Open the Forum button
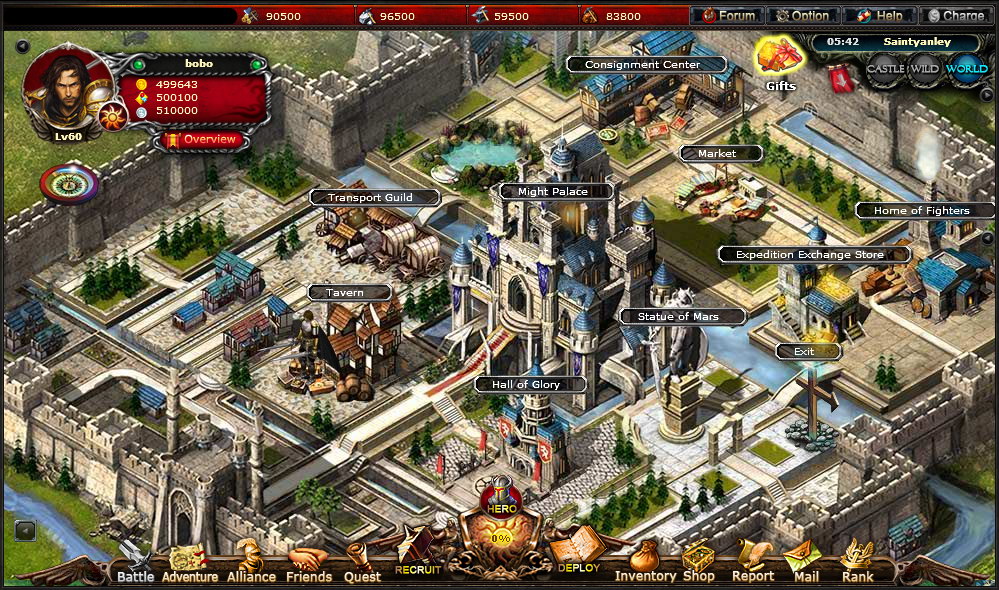The image size is (999, 590). (728, 16)
